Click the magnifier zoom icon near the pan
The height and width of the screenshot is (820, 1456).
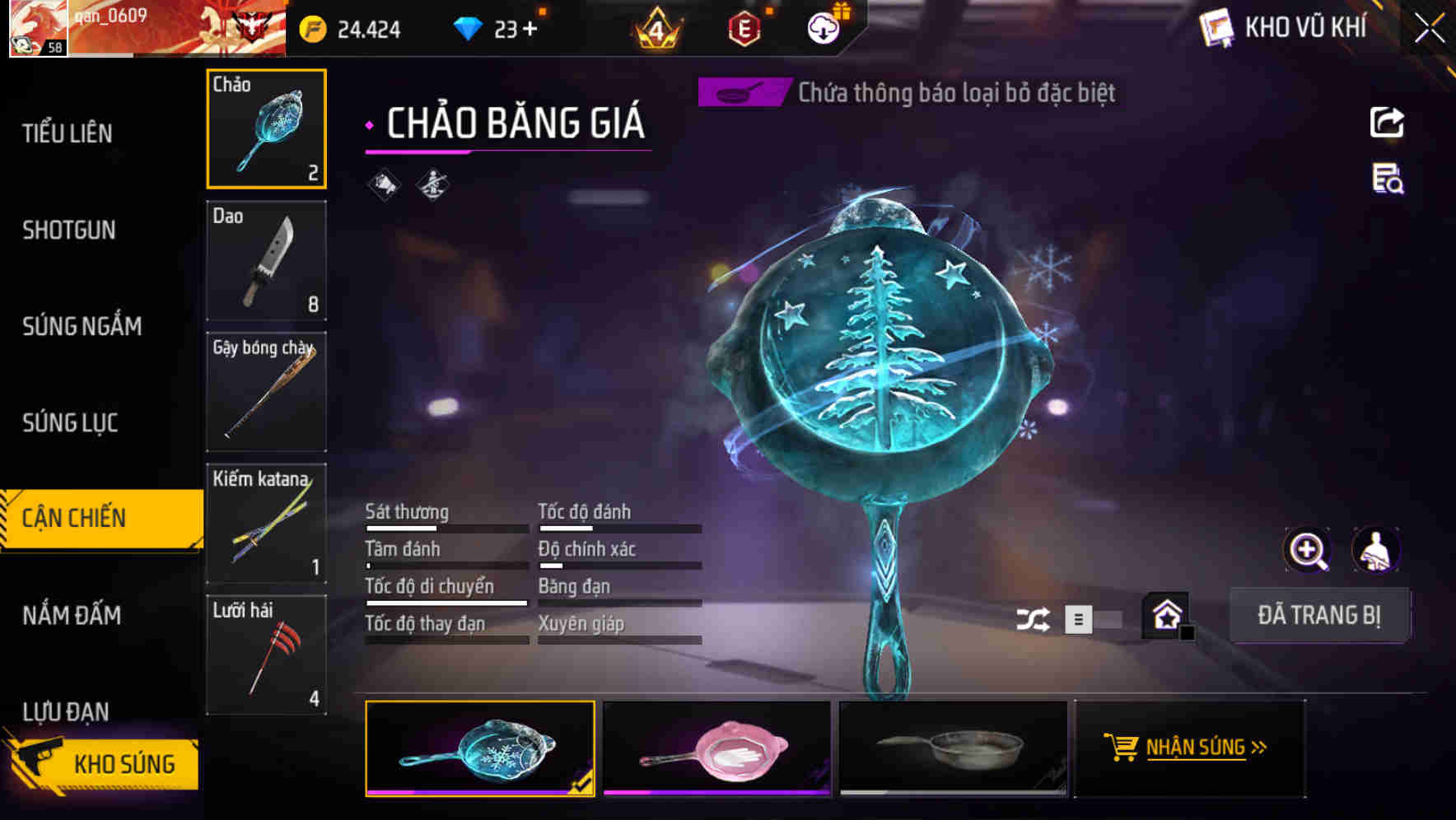pos(1305,550)
